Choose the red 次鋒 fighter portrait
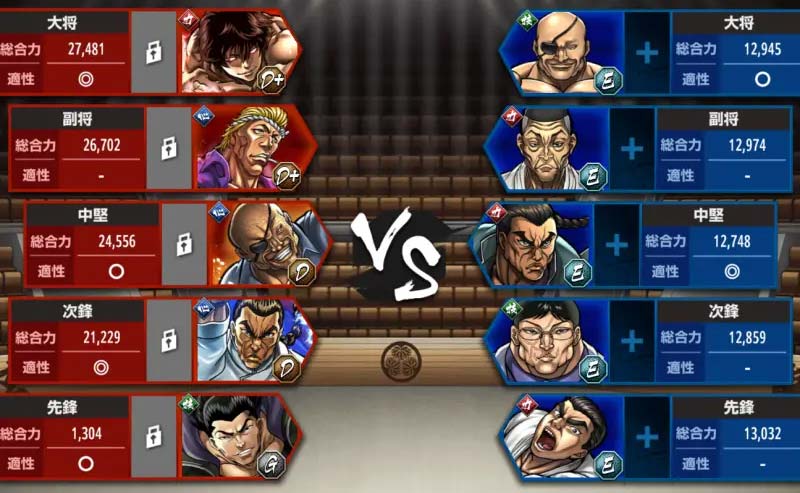The width and height of the screenshot is (800, 493). (254, 341)
